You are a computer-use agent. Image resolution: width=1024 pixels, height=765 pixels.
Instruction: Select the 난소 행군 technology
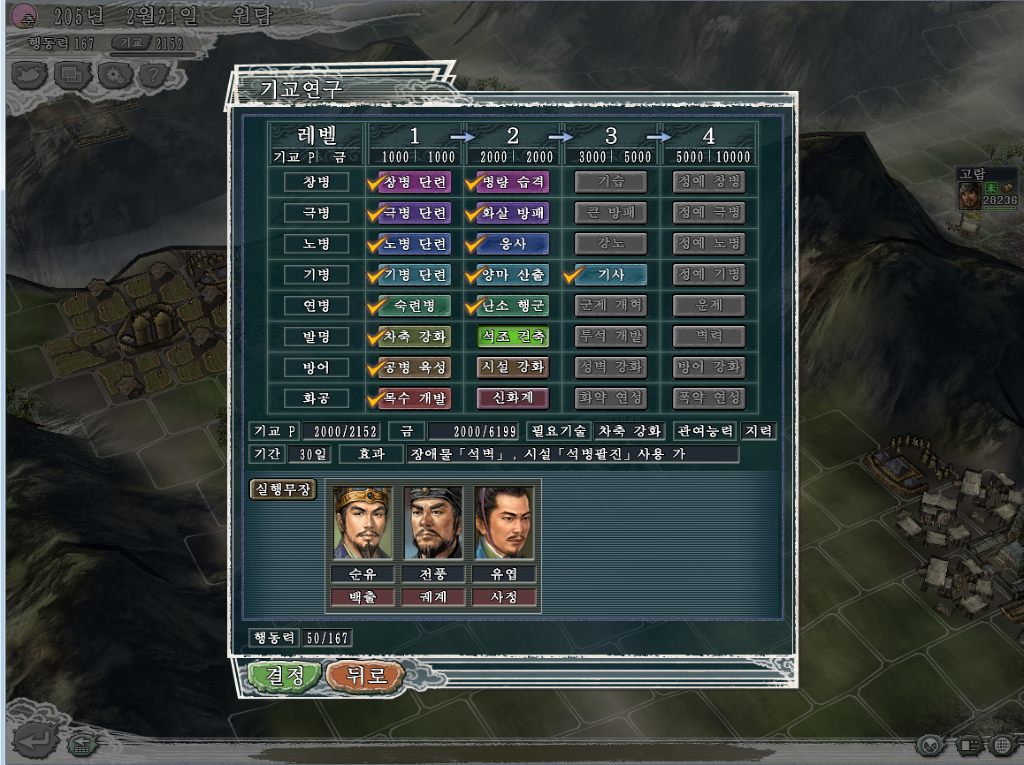[x=513, y=305]
